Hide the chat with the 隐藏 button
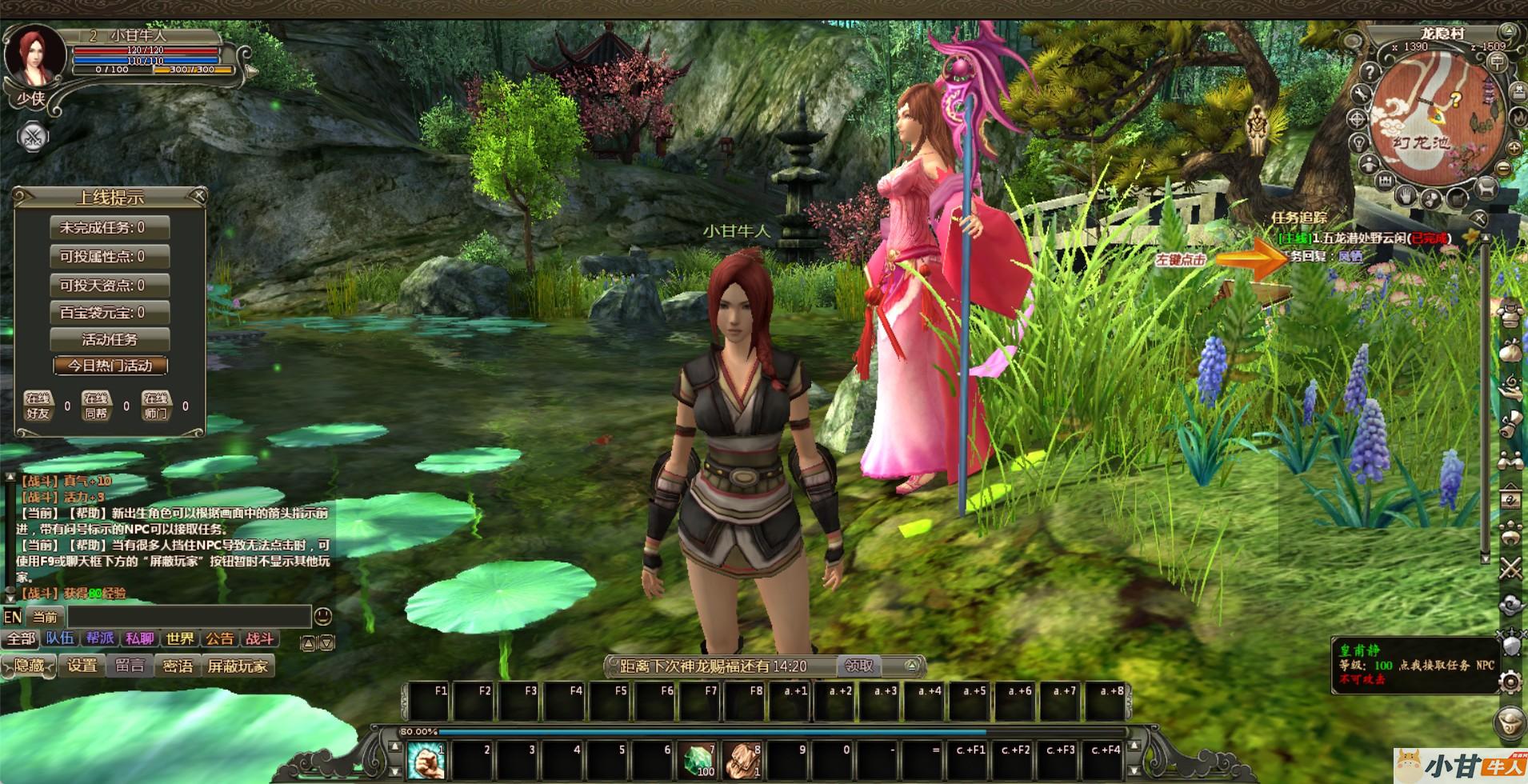 [30, 666]
